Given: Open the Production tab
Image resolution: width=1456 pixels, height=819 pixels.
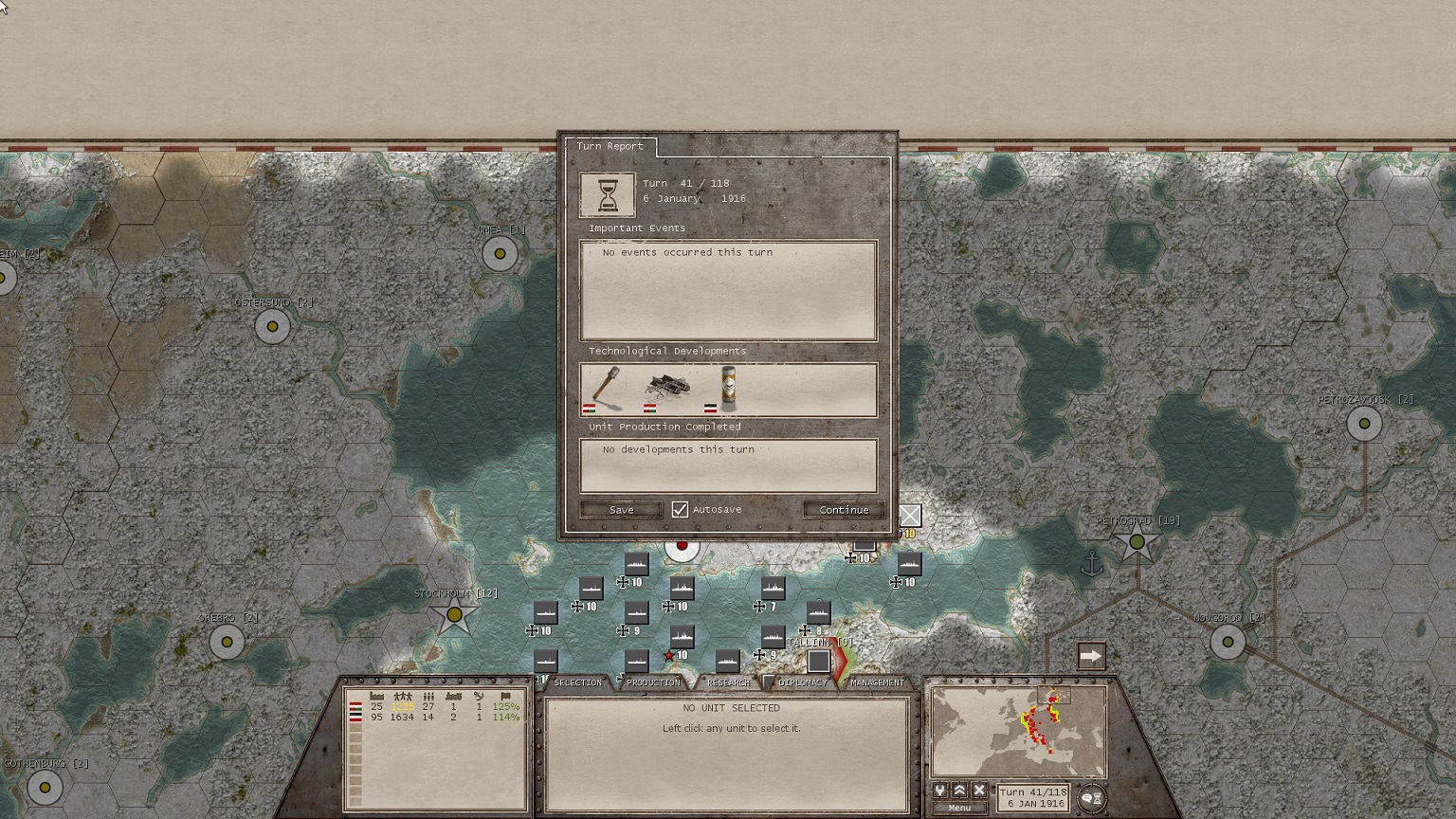Looking at the screenshot, I should coord(653,682).
